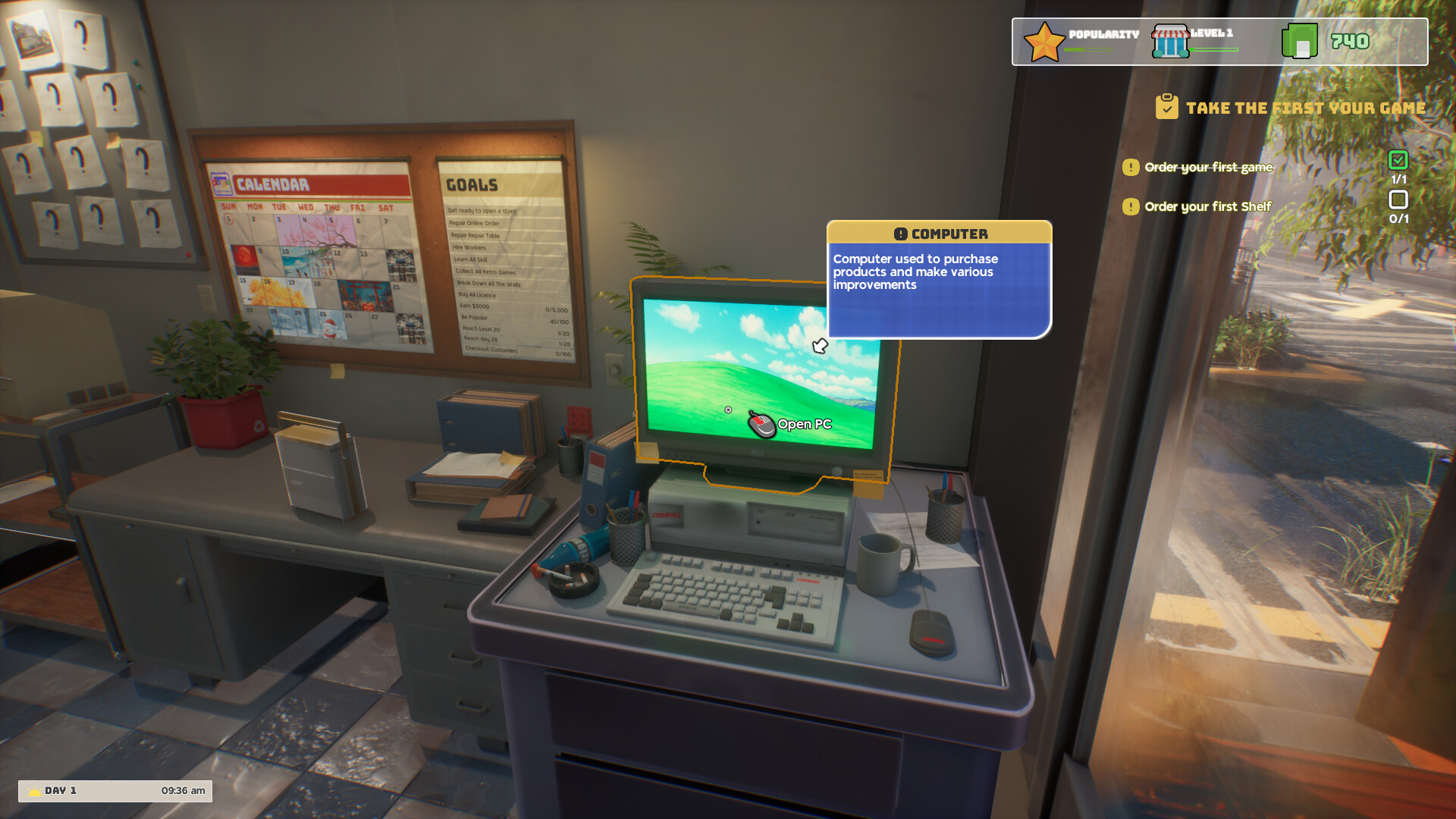Click Open PC on the computer screen
The width and height of the screenshot is (1456, 819).
(x=803, y=424)
